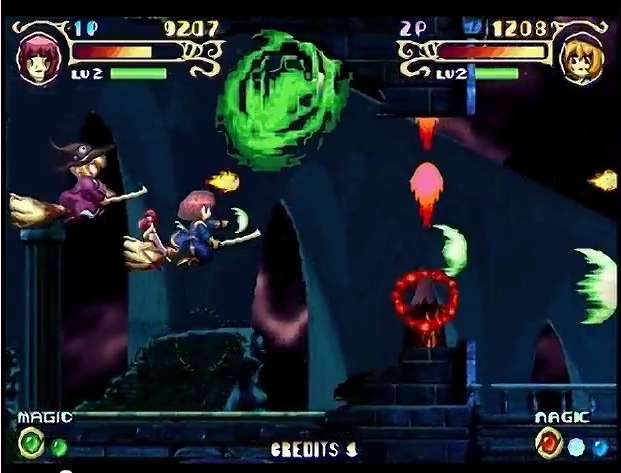Select player two's red ringed magic gem

point(551,442)
